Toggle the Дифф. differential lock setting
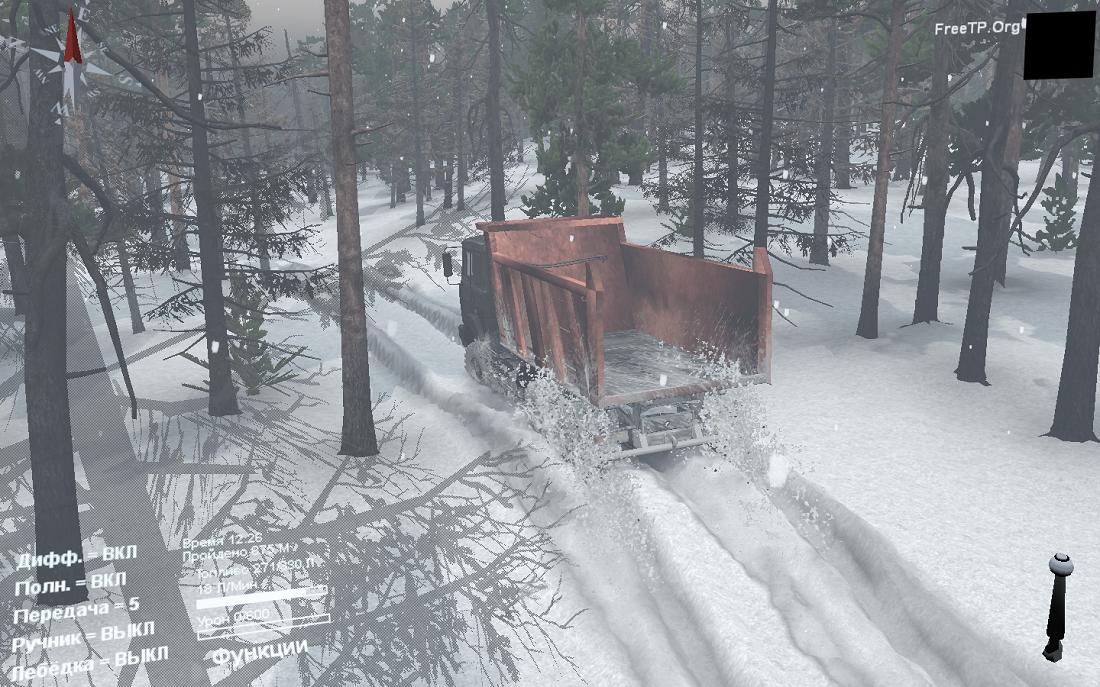The image size is (1100, 687). (x=76, y=555)
